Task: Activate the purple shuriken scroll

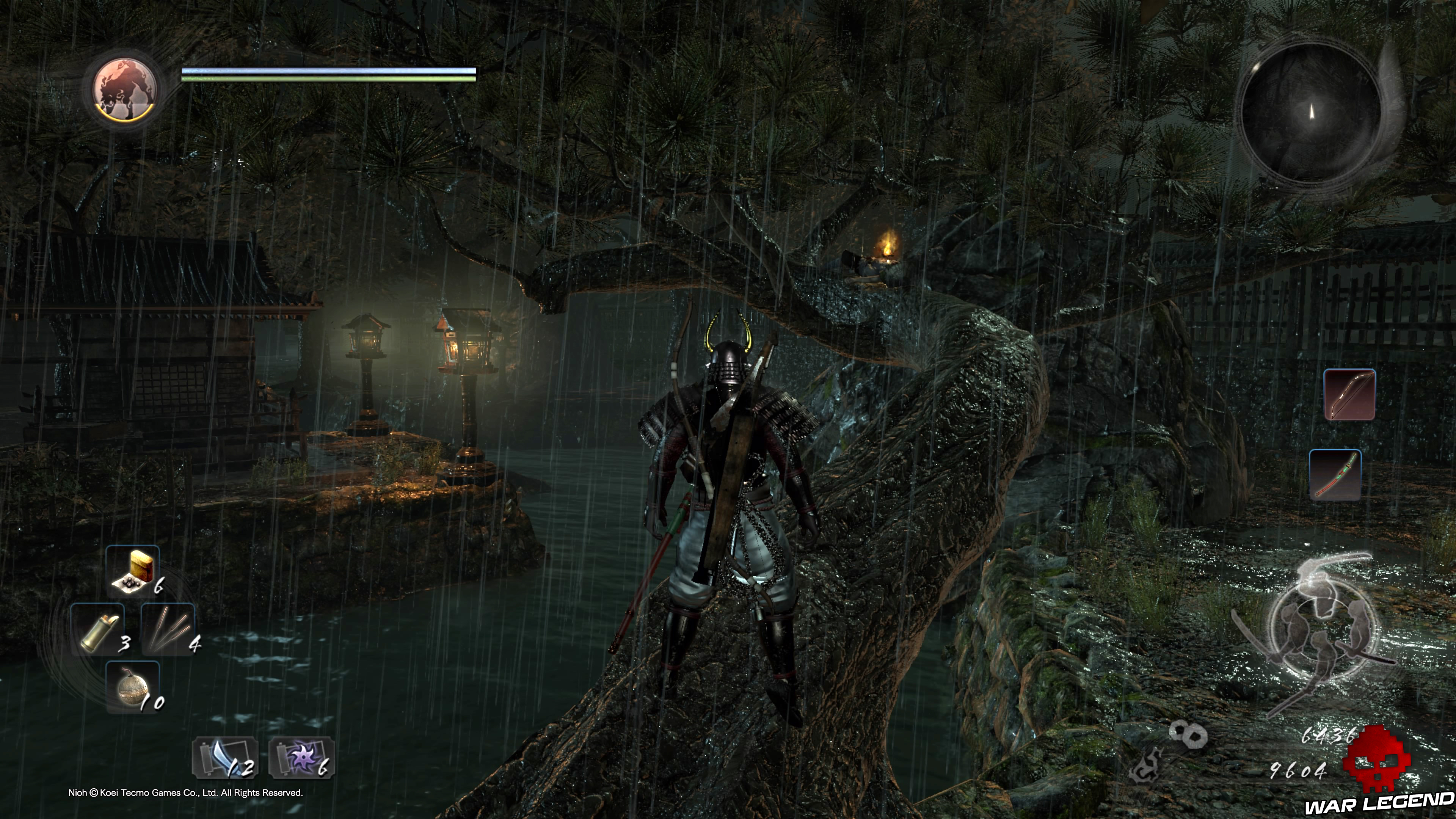Action: click(x=302, y=758)
